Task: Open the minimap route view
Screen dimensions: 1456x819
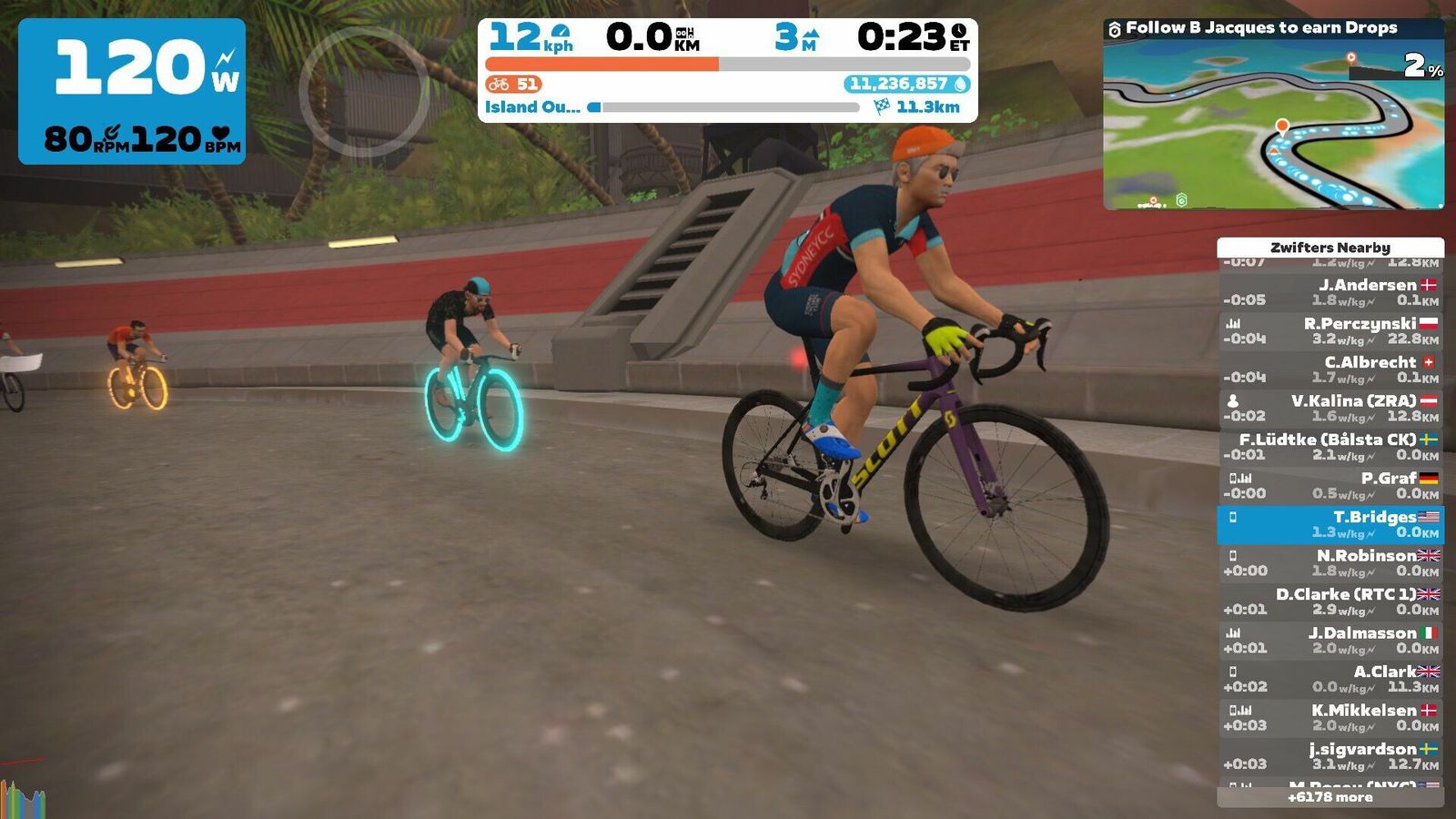Action: coord(1273,126)
